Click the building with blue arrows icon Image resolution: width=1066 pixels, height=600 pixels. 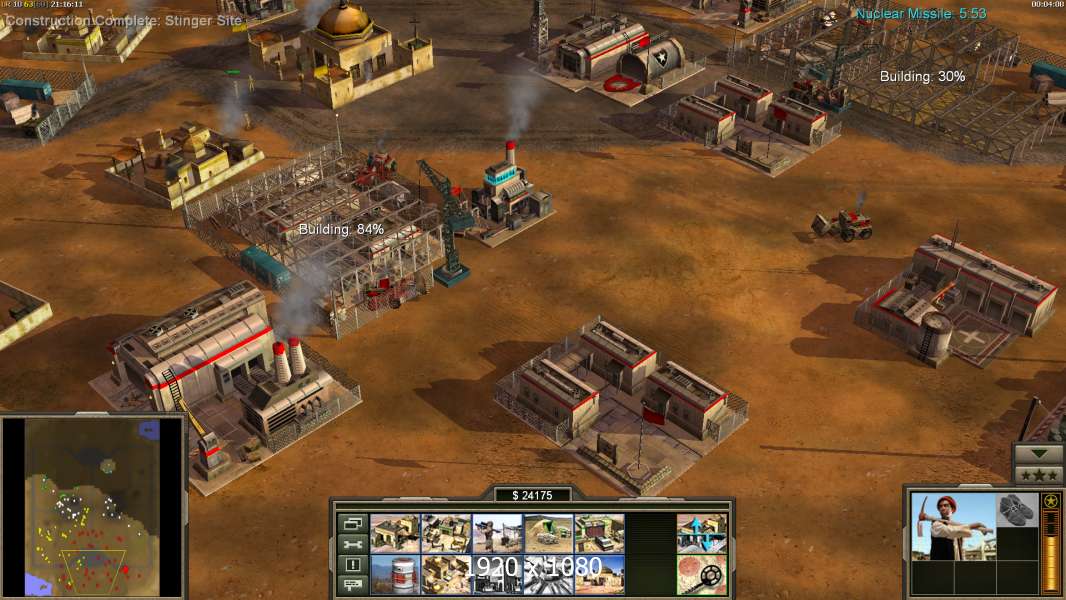coord(702,534)
